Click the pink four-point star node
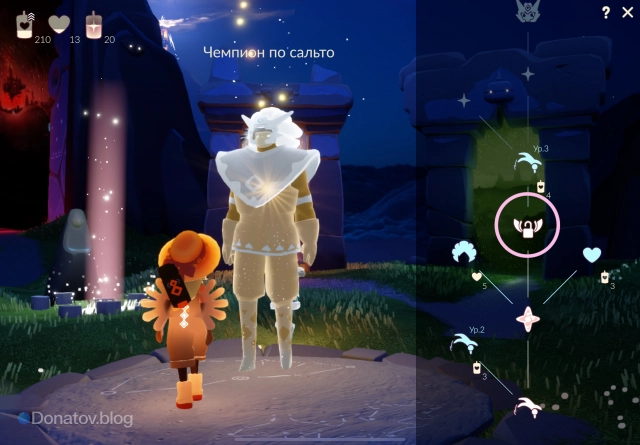The width and height of the screenshot is (640, 445). click(x=527, y=319)
